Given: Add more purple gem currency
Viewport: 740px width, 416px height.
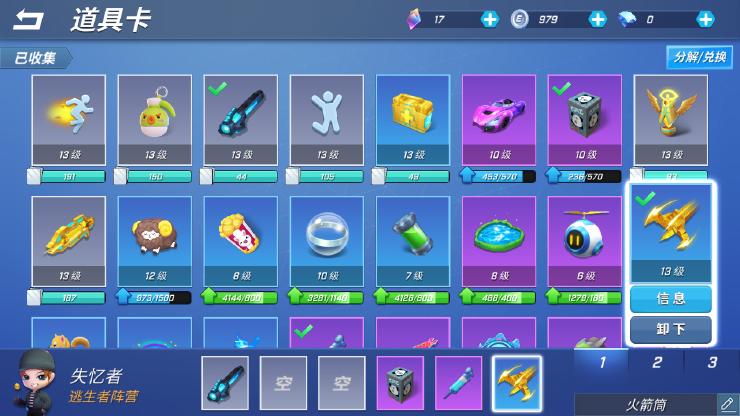Looking at the screenshot, I should pos(489,19).
